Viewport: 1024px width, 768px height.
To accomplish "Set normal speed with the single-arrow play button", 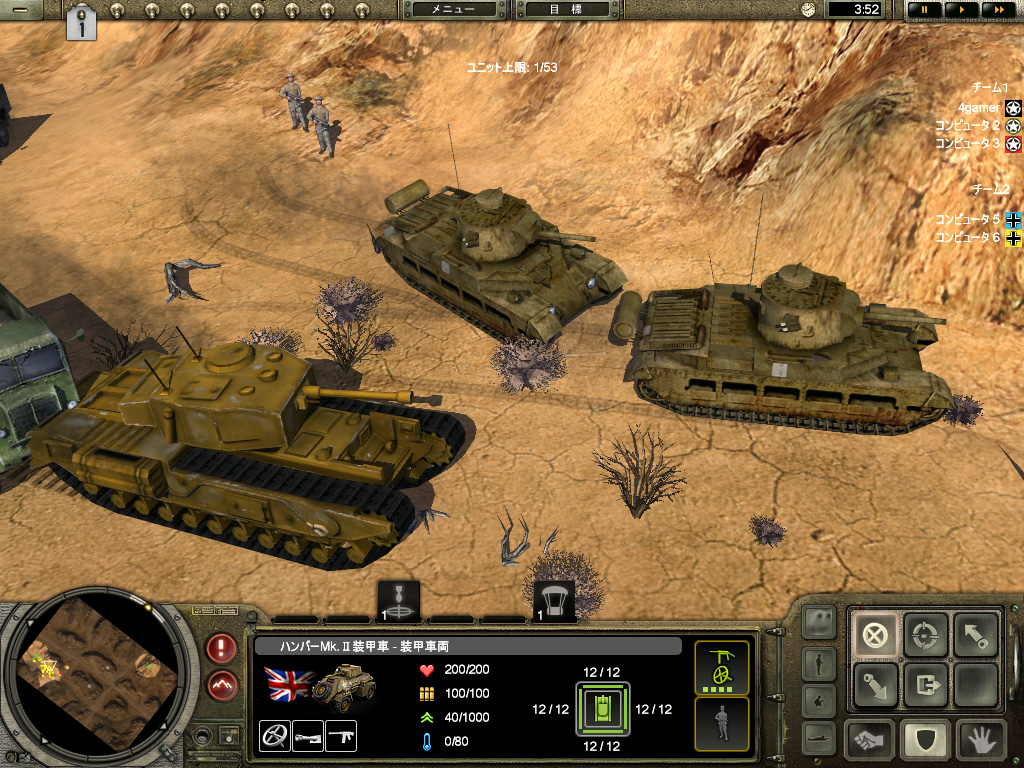I will pos(961,9).
